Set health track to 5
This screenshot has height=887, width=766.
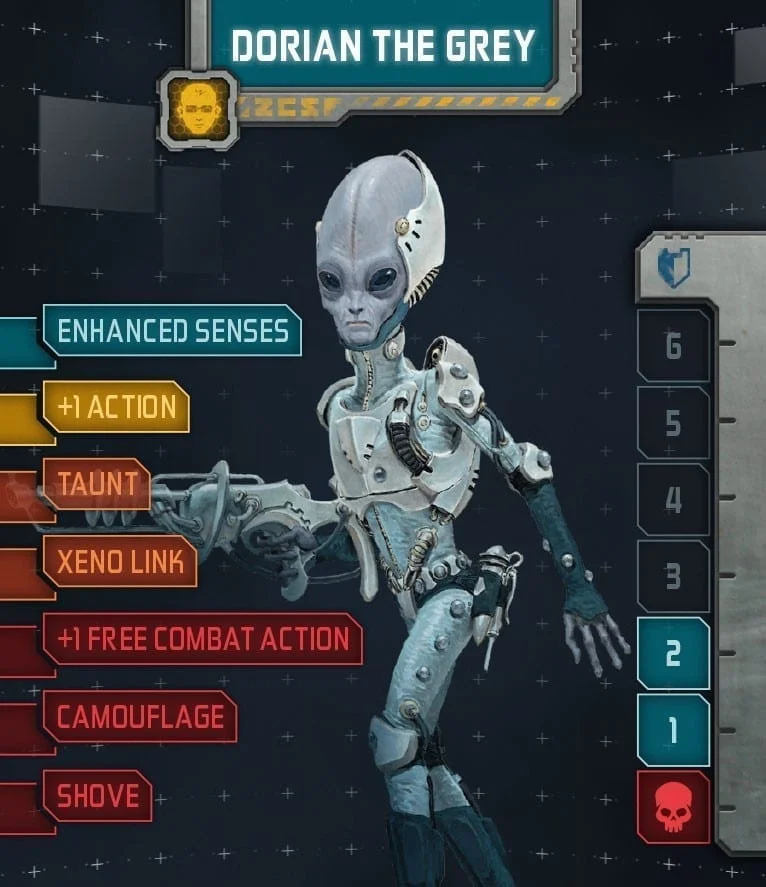(x=673, y=423)
